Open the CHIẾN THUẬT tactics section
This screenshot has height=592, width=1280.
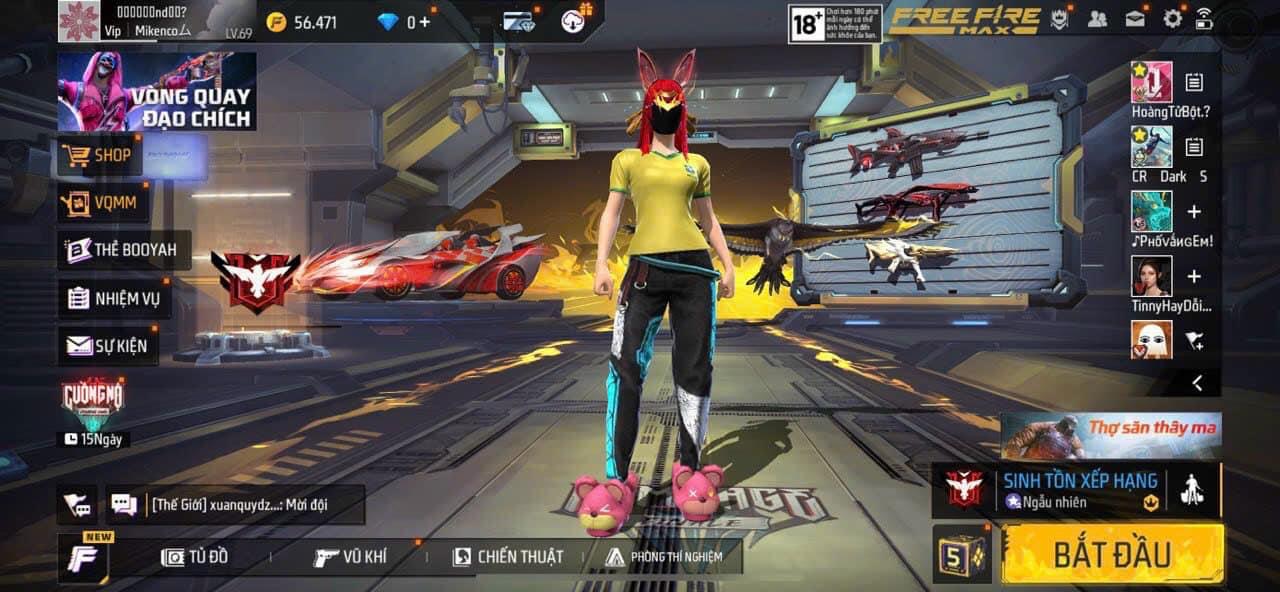[508, 557]
